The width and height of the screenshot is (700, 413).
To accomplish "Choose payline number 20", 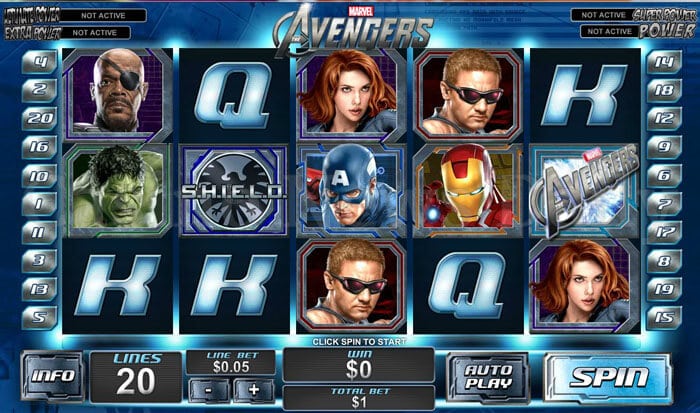I will point(40,117).
